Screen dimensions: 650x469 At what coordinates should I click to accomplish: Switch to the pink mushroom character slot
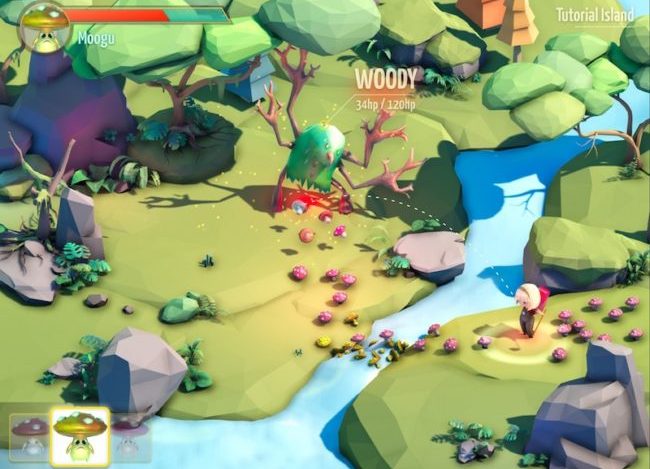point(129,439)
